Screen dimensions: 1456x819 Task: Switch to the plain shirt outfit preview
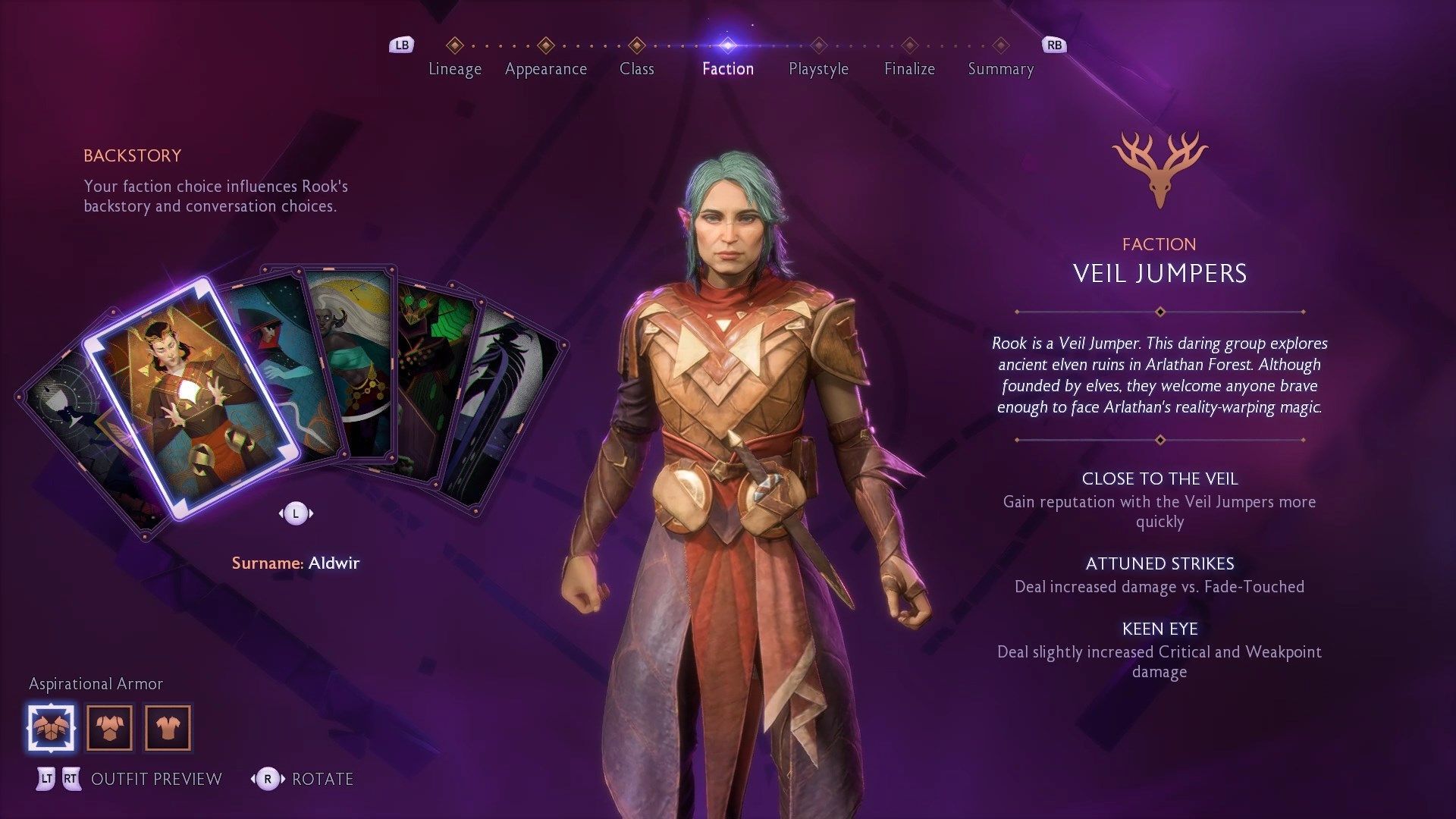(x=168, y=728)
